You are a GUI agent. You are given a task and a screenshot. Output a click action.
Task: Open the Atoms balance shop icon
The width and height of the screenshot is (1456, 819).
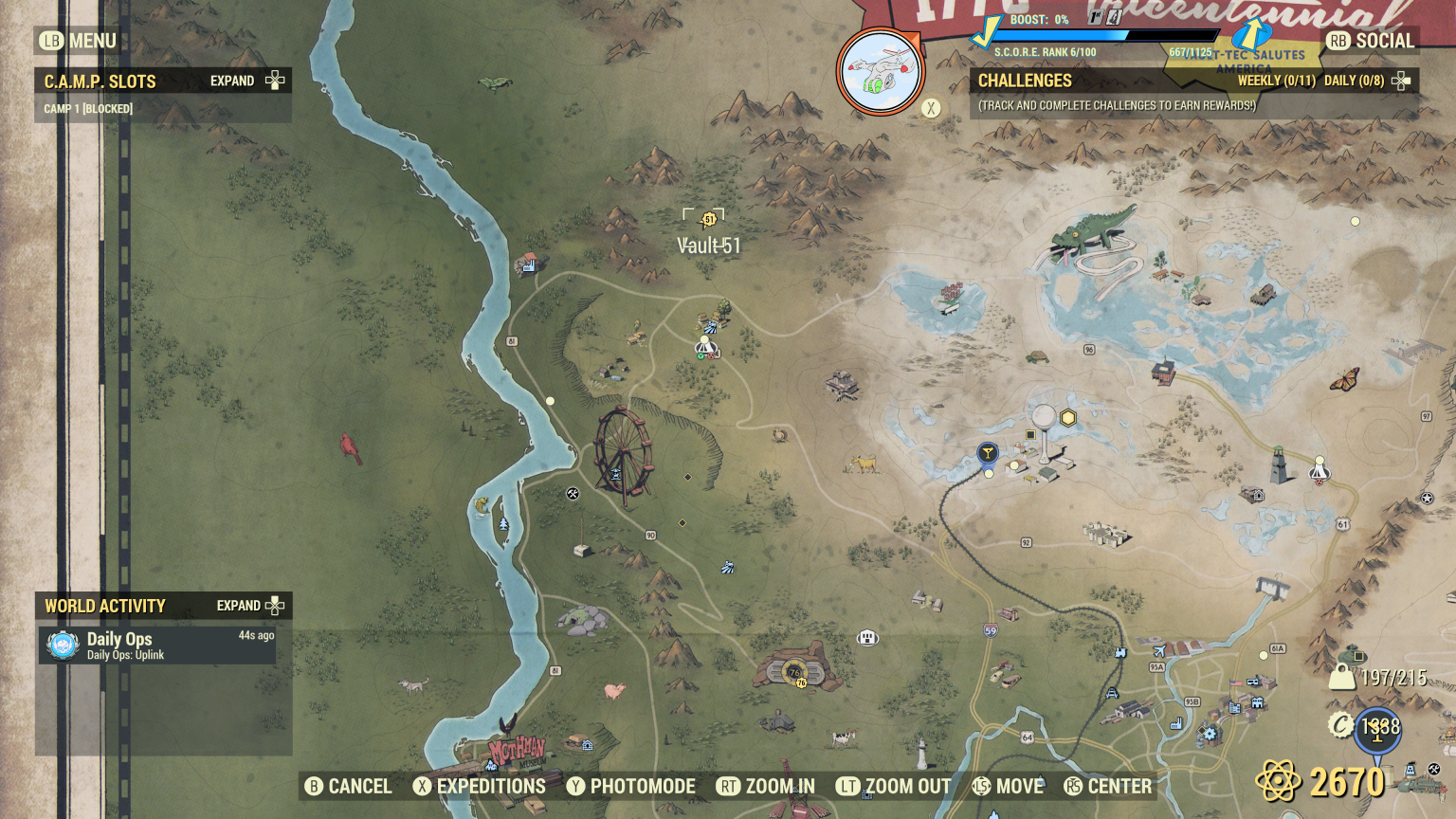(1278, 782)
